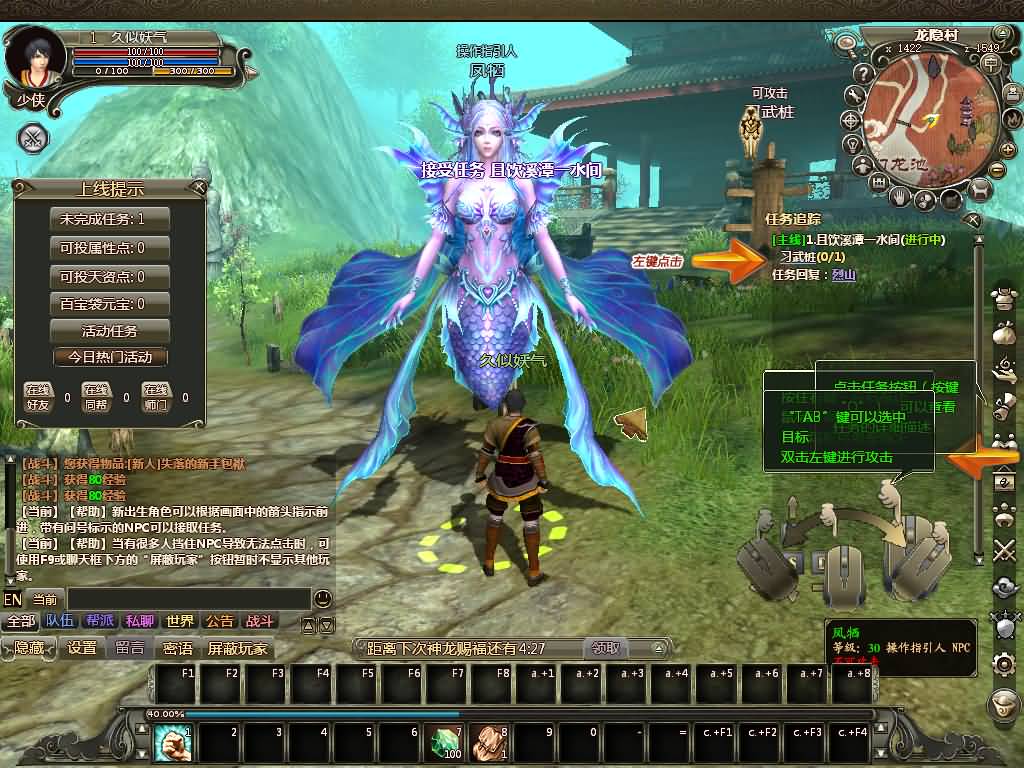Screen dimensions: 1024x768
Task: Select the 私聊 private chat tab
Action: (140, 621)
